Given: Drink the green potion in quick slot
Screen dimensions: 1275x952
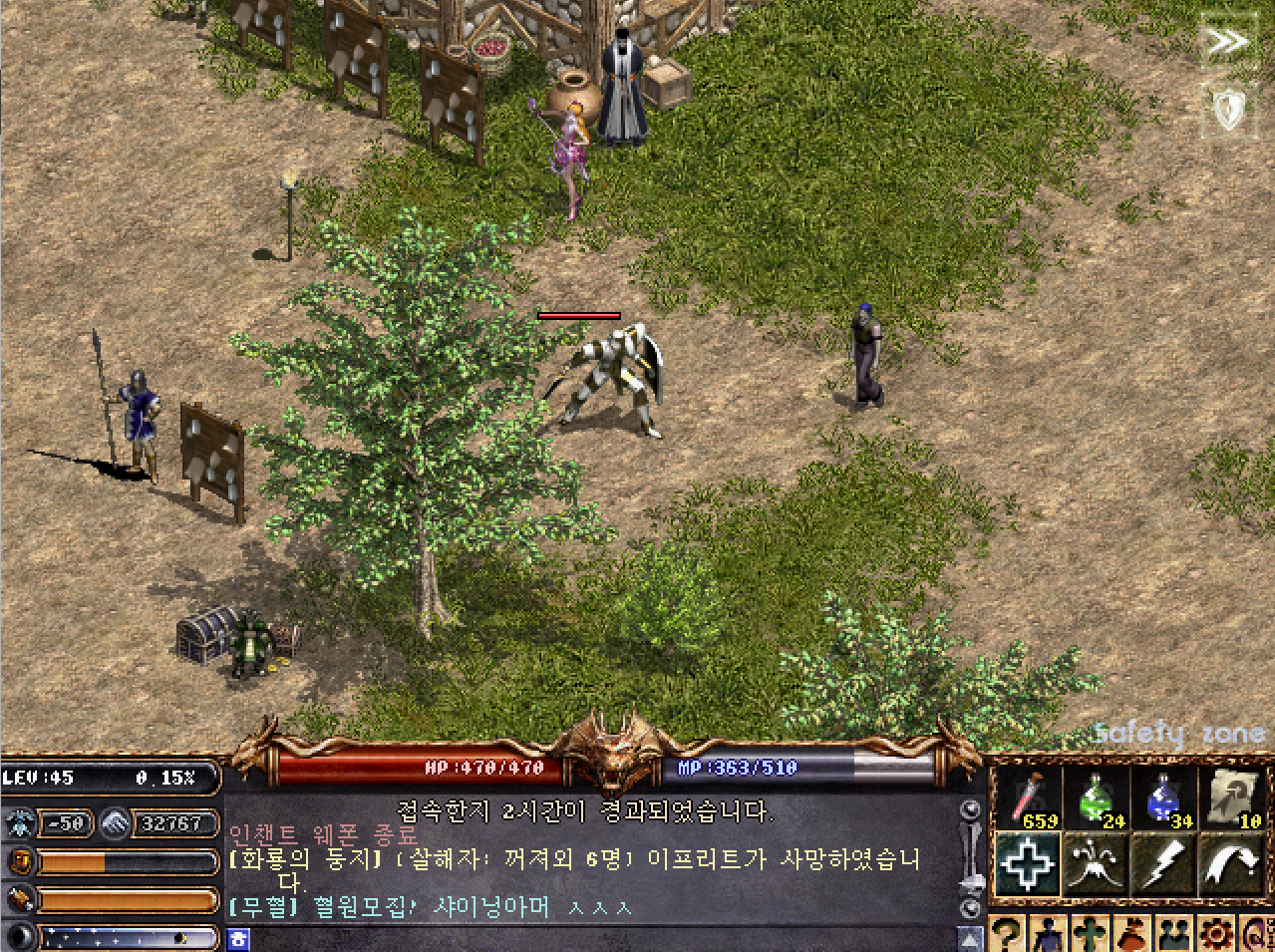Looking at the screenshot, I should pos(1096,799).
